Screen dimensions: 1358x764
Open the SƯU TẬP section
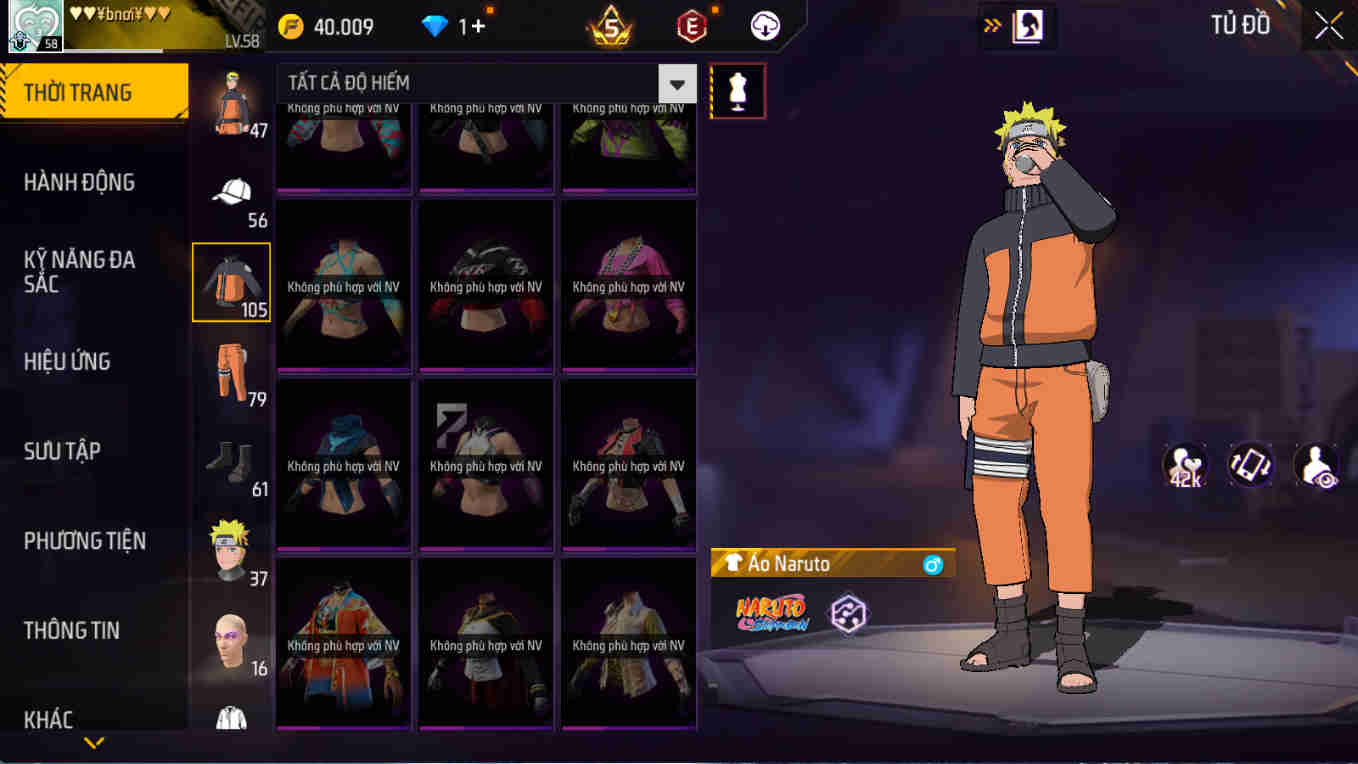(x=60, y=451)
